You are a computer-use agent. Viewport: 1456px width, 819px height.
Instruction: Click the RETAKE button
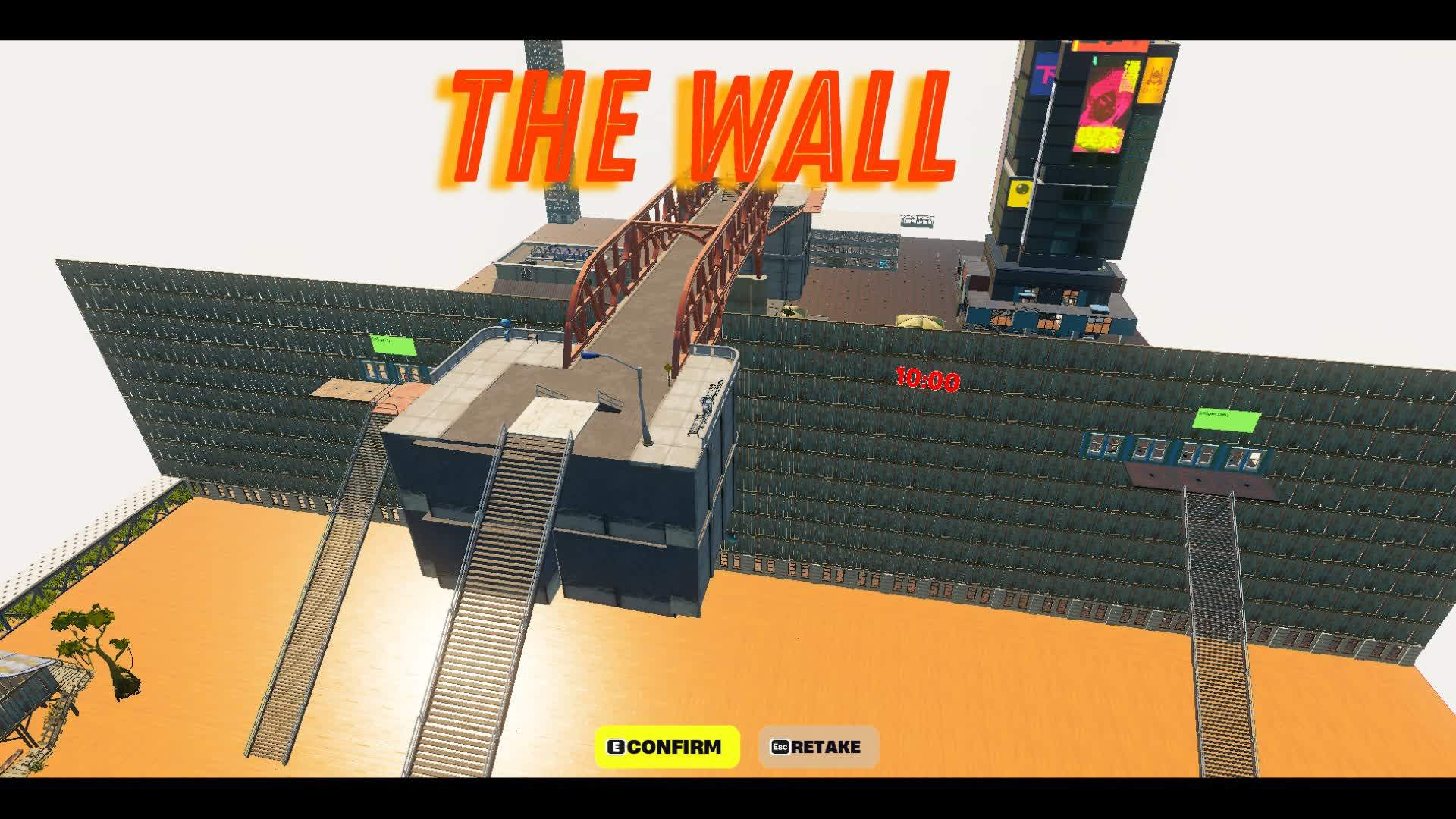(x=815, y=746)
